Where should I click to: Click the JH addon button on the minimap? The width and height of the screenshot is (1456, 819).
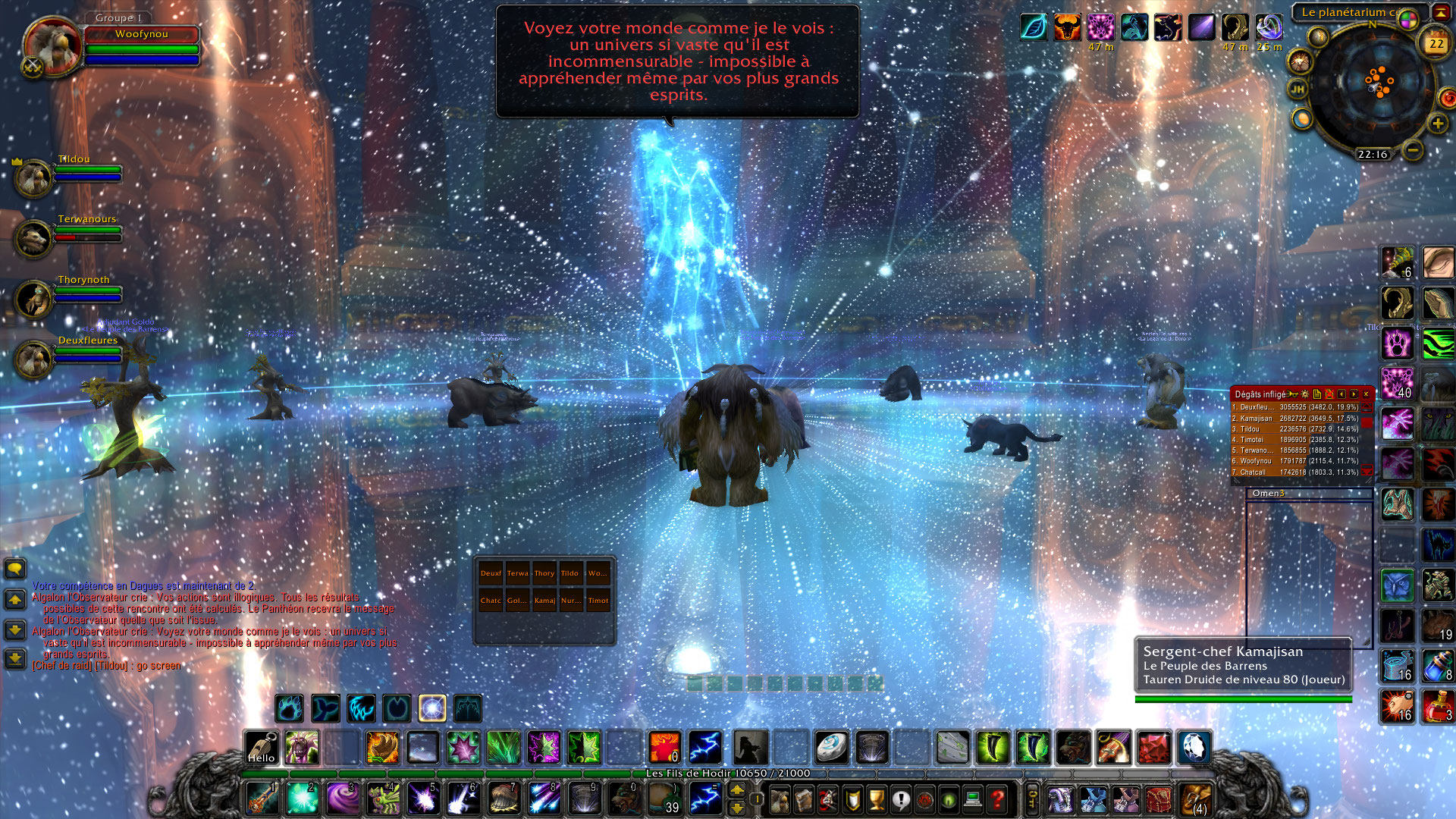pos(1298,88)
